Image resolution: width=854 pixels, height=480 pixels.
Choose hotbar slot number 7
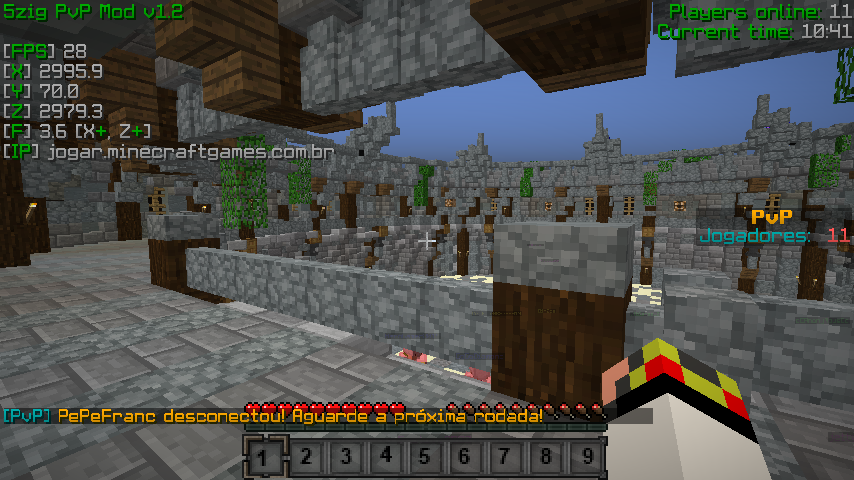click(x=505, y=458)
